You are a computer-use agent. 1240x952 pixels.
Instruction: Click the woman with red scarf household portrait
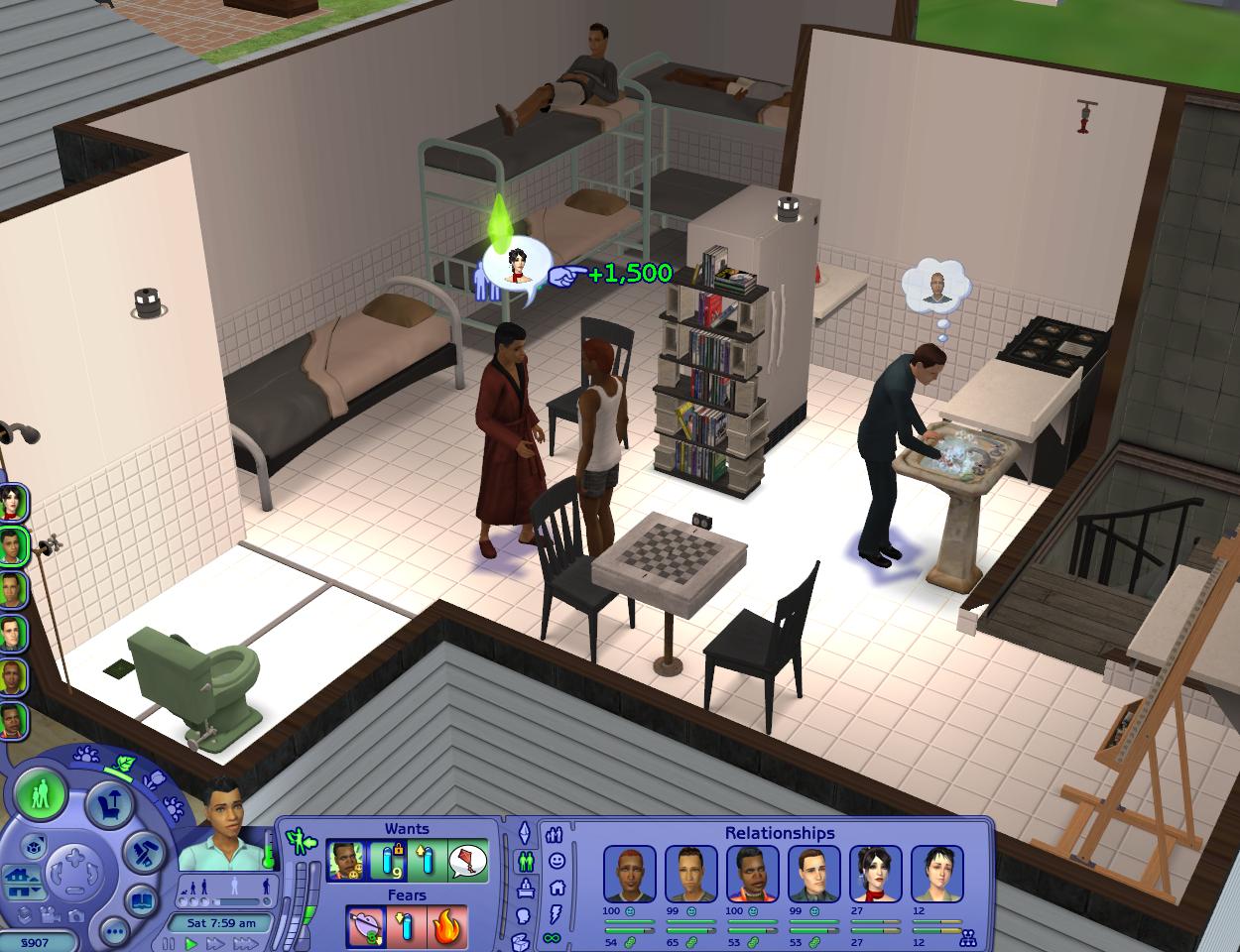point(13,503)
